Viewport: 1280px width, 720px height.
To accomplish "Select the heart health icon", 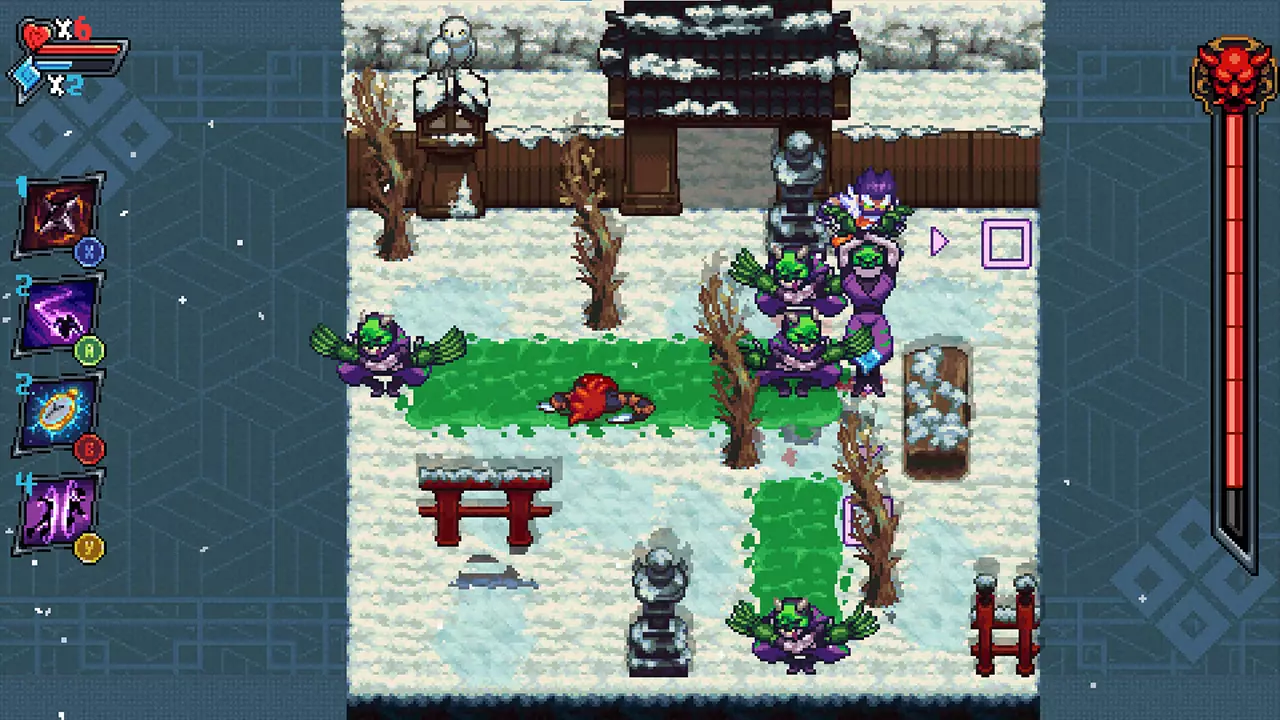I will (35, 33).
